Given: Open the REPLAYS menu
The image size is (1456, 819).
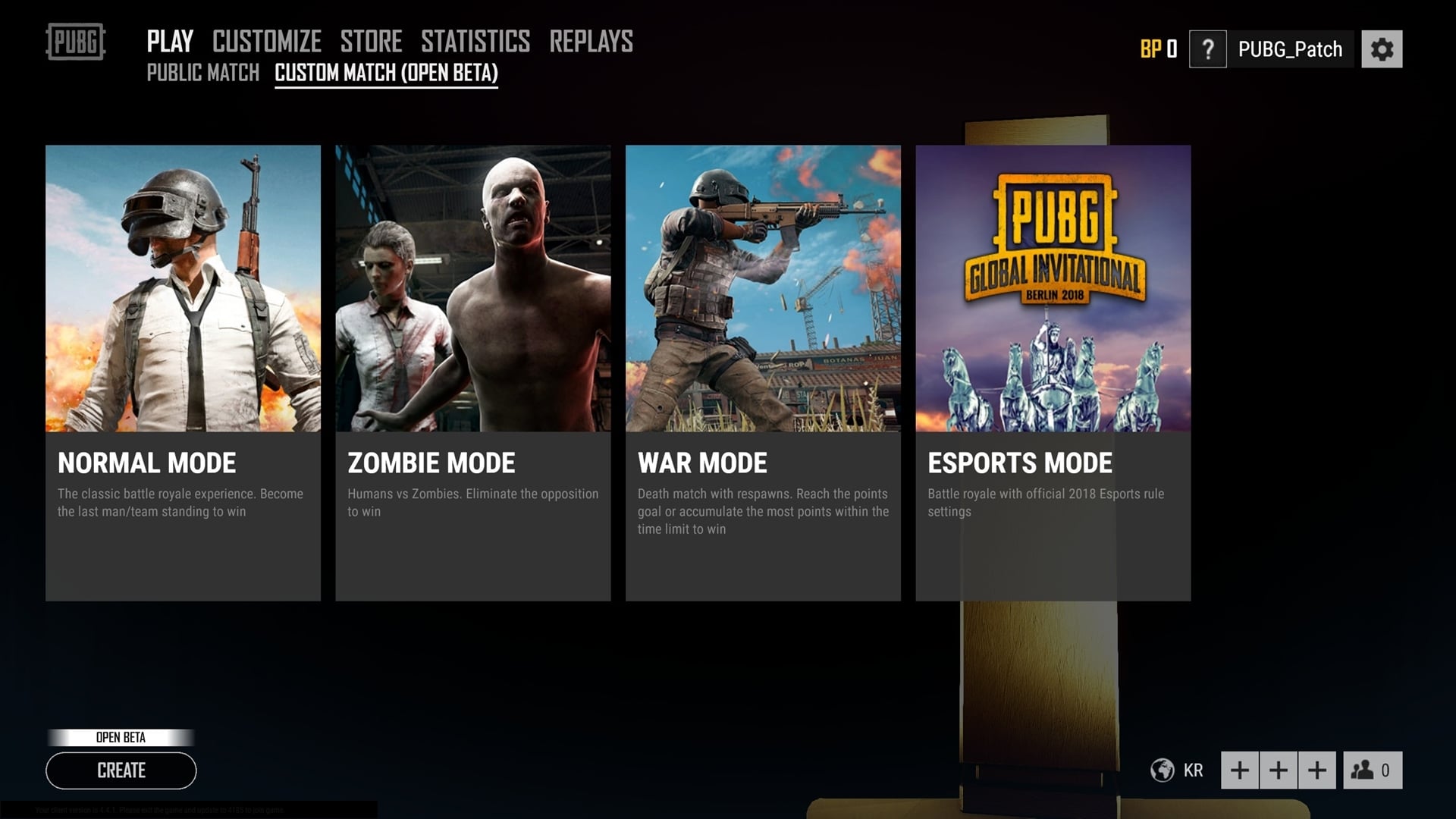Looking at the screenshot, I should (592, 41).
